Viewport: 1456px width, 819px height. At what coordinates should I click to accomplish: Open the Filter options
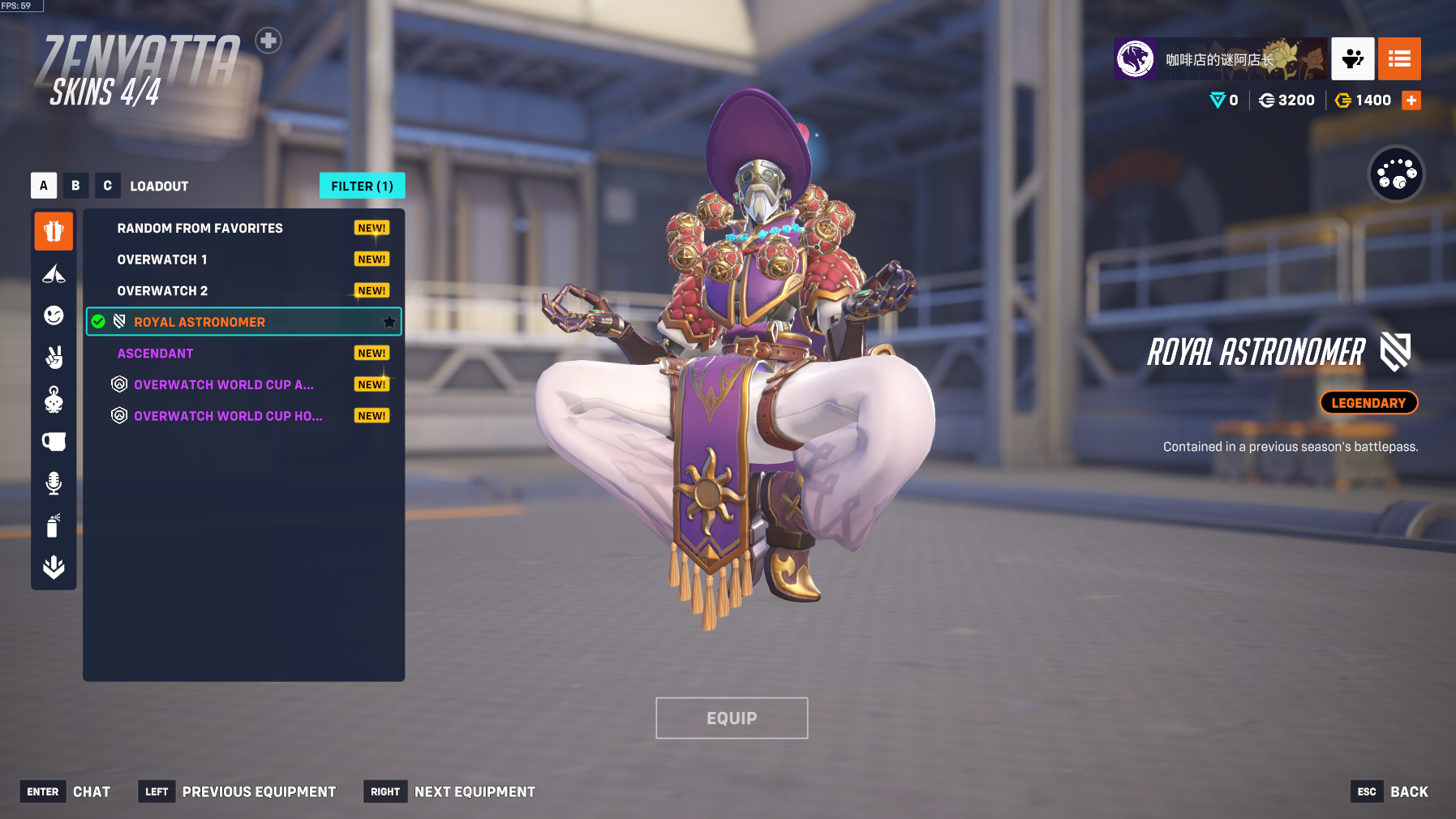[362, 186]
